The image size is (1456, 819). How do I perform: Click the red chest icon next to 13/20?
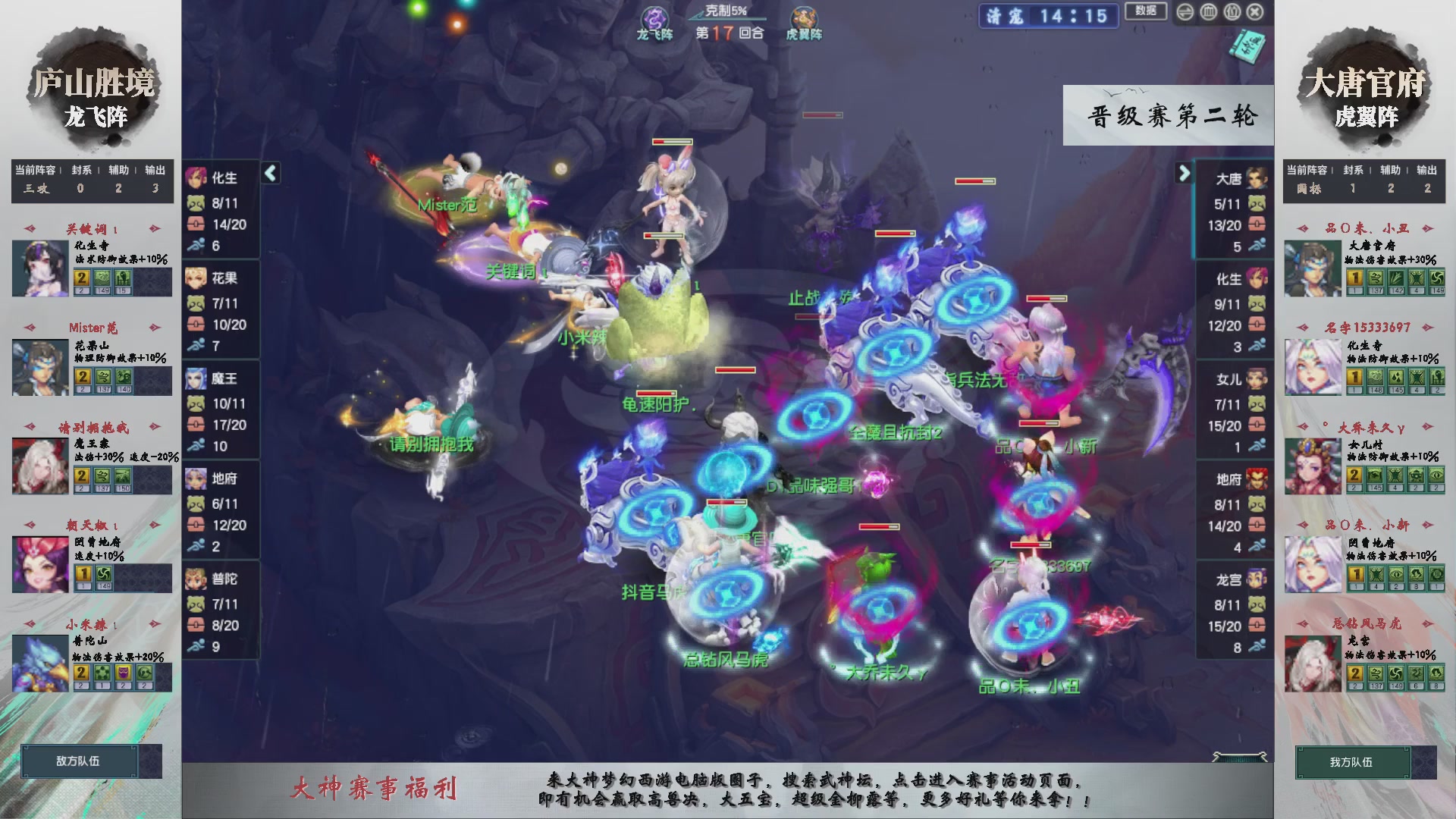(x=1257, y=224)
